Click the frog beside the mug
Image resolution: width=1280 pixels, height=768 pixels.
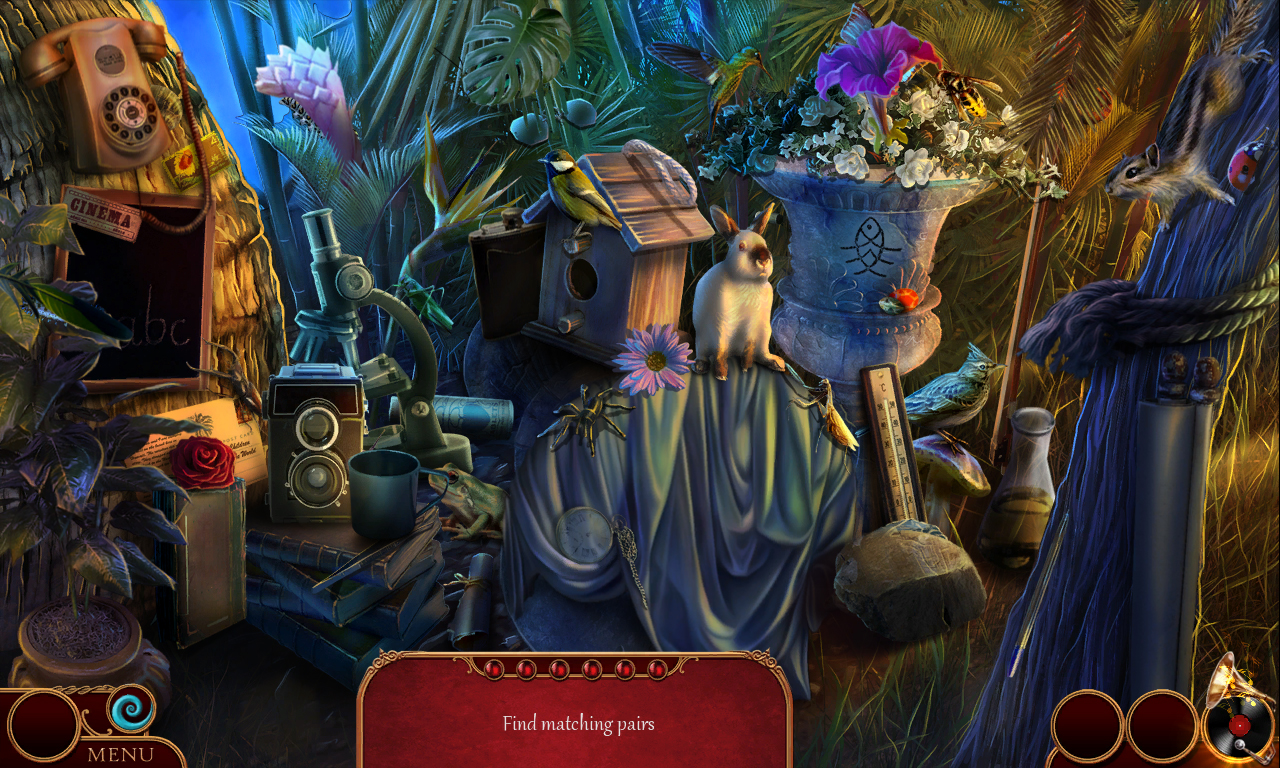pos(465,495)
